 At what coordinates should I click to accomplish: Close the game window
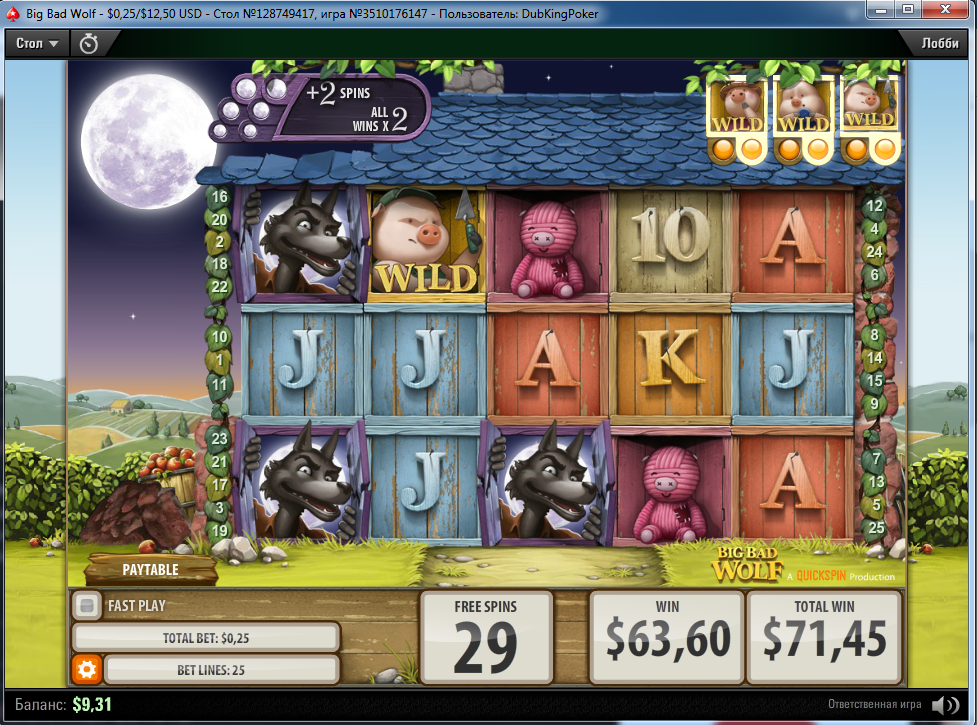click(x=946, y=10)
